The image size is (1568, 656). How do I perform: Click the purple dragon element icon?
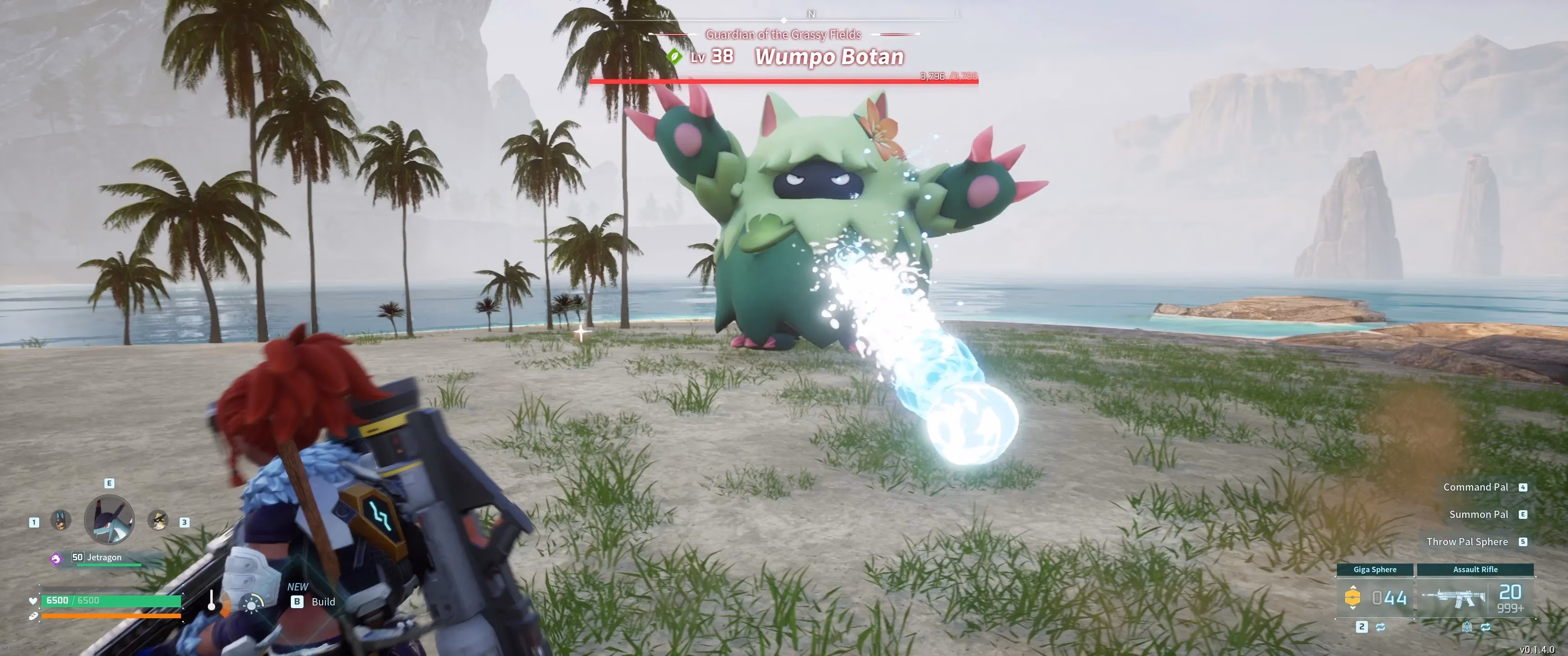56,558
